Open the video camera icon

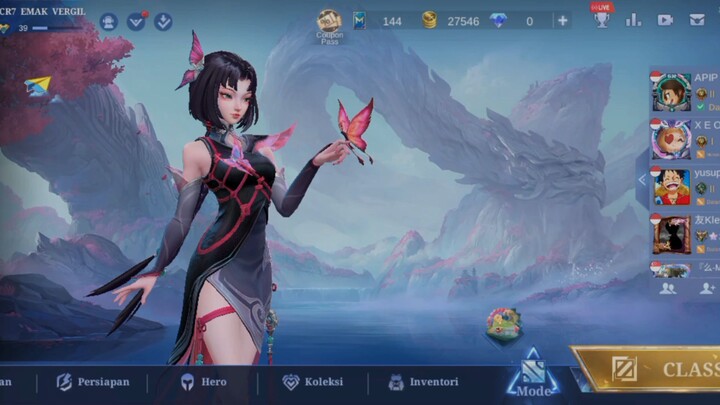click(665, 19)
